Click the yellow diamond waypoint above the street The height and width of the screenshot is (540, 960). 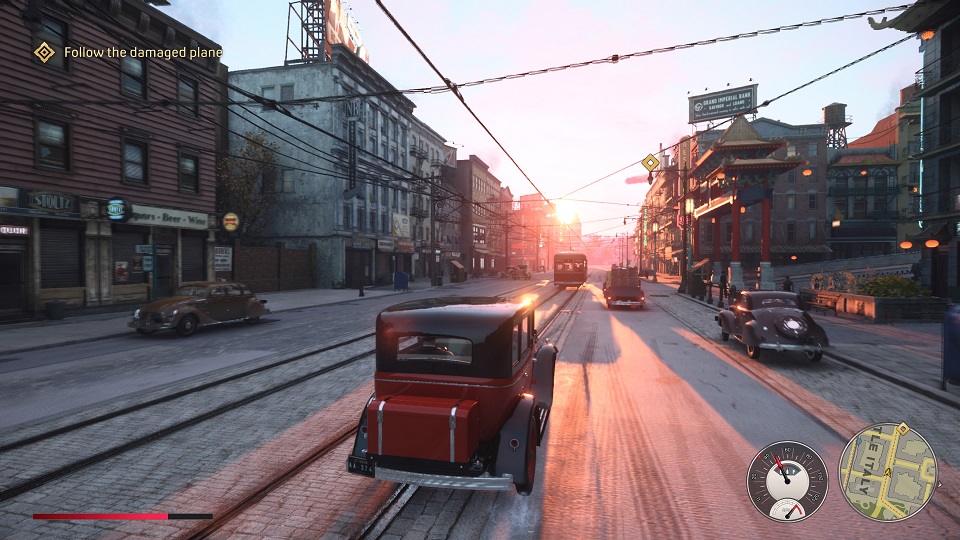point(650,162)
